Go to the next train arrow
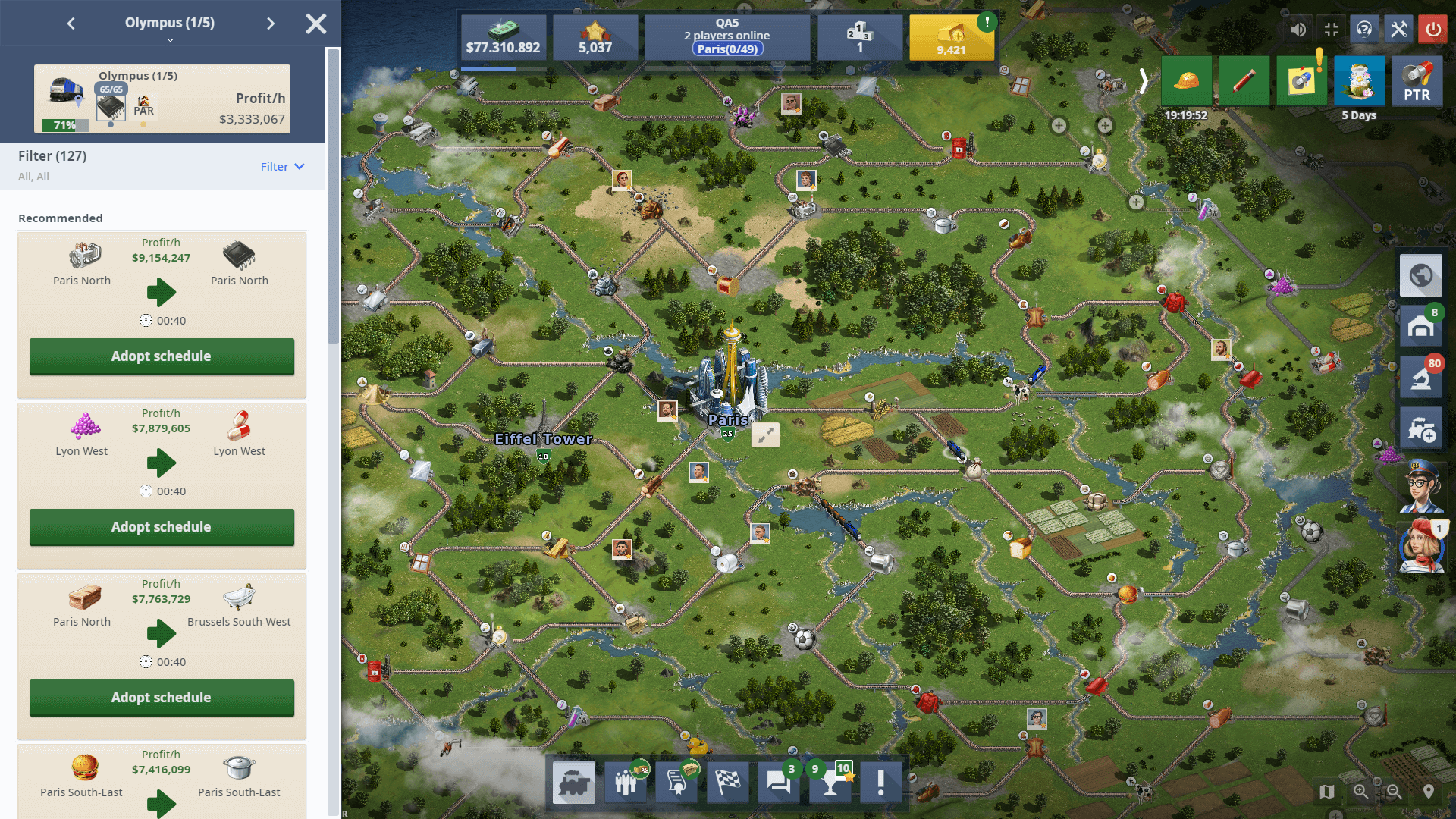1456x819 pixels. 271,24
